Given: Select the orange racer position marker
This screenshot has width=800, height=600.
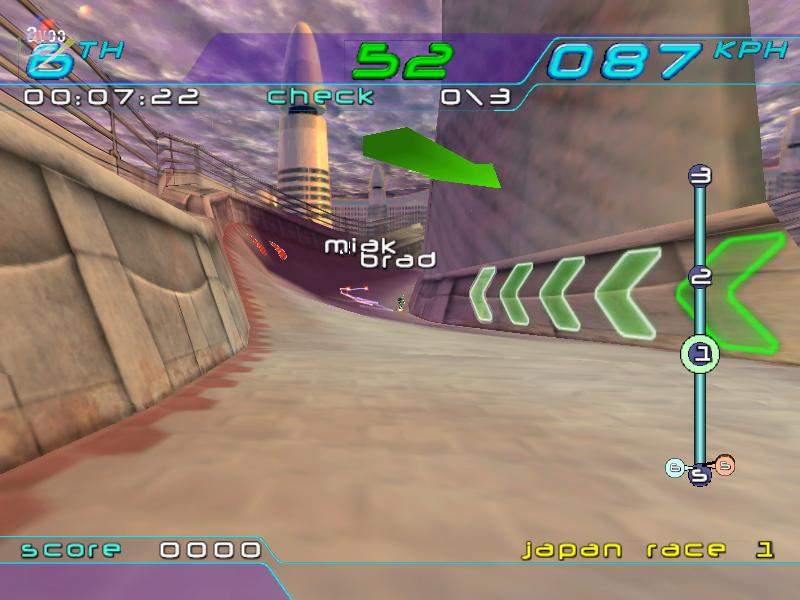Looking at the screenshot, I should pos(725,464).
